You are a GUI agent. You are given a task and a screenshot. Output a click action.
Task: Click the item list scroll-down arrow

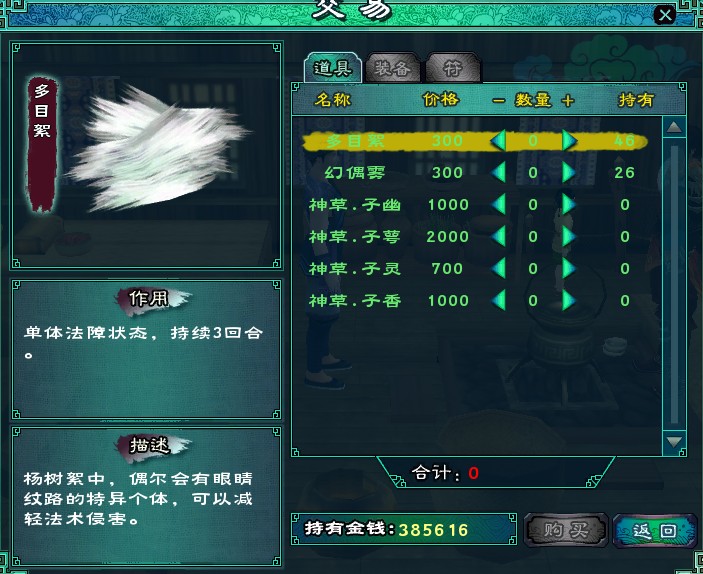pyautogui.click(x=674, y=440)
